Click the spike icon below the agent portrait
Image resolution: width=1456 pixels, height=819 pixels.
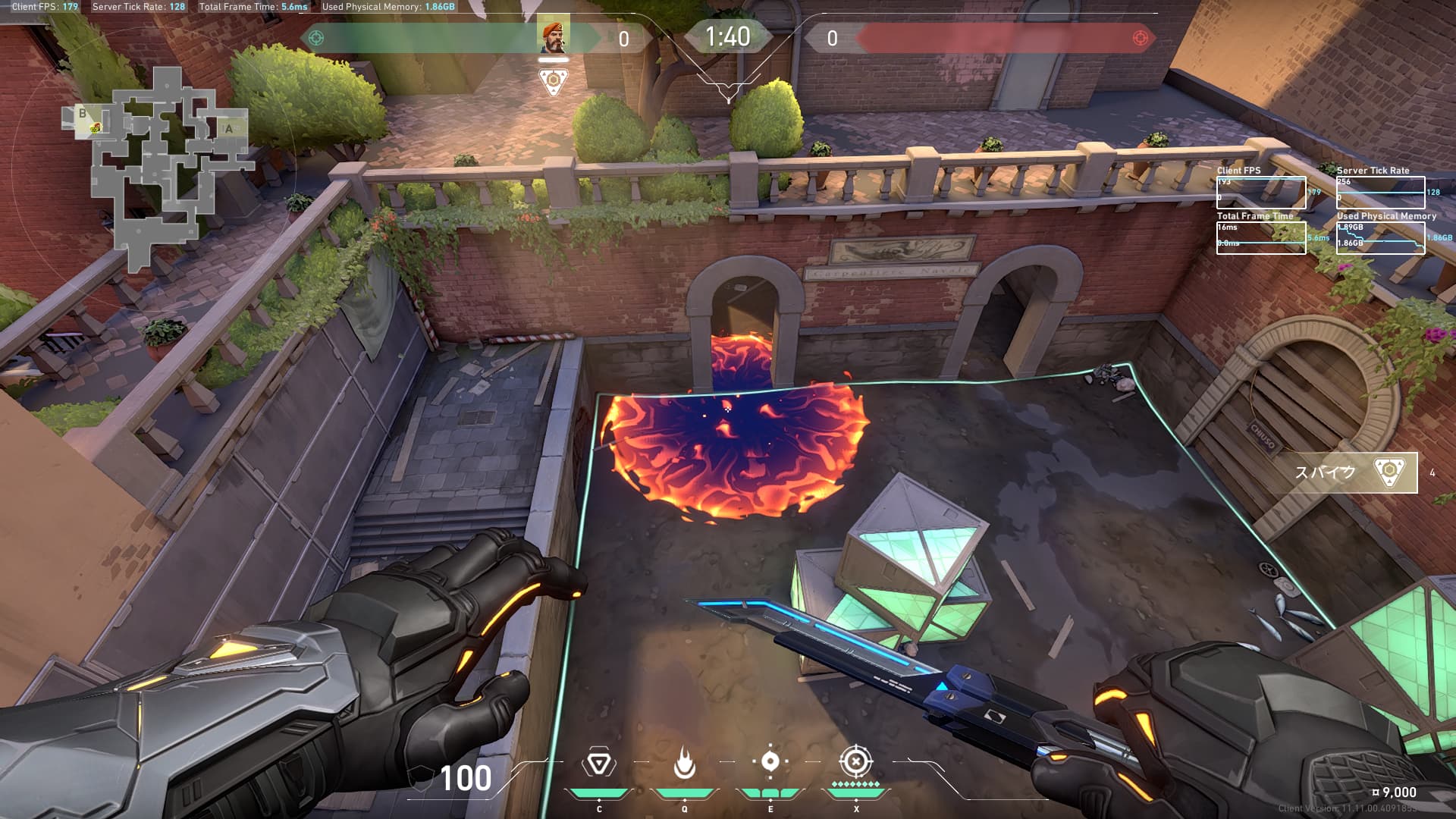pos(554,81)
